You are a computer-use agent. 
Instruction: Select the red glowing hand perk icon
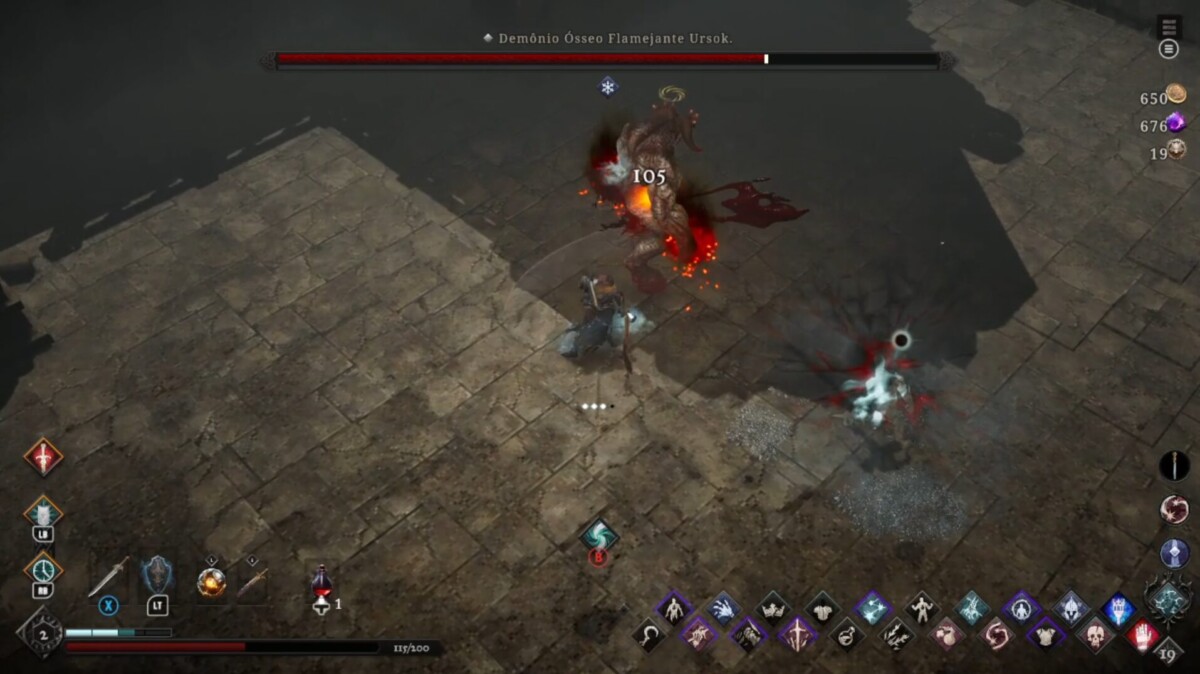pyautogui.click(x=1143, y=634)
